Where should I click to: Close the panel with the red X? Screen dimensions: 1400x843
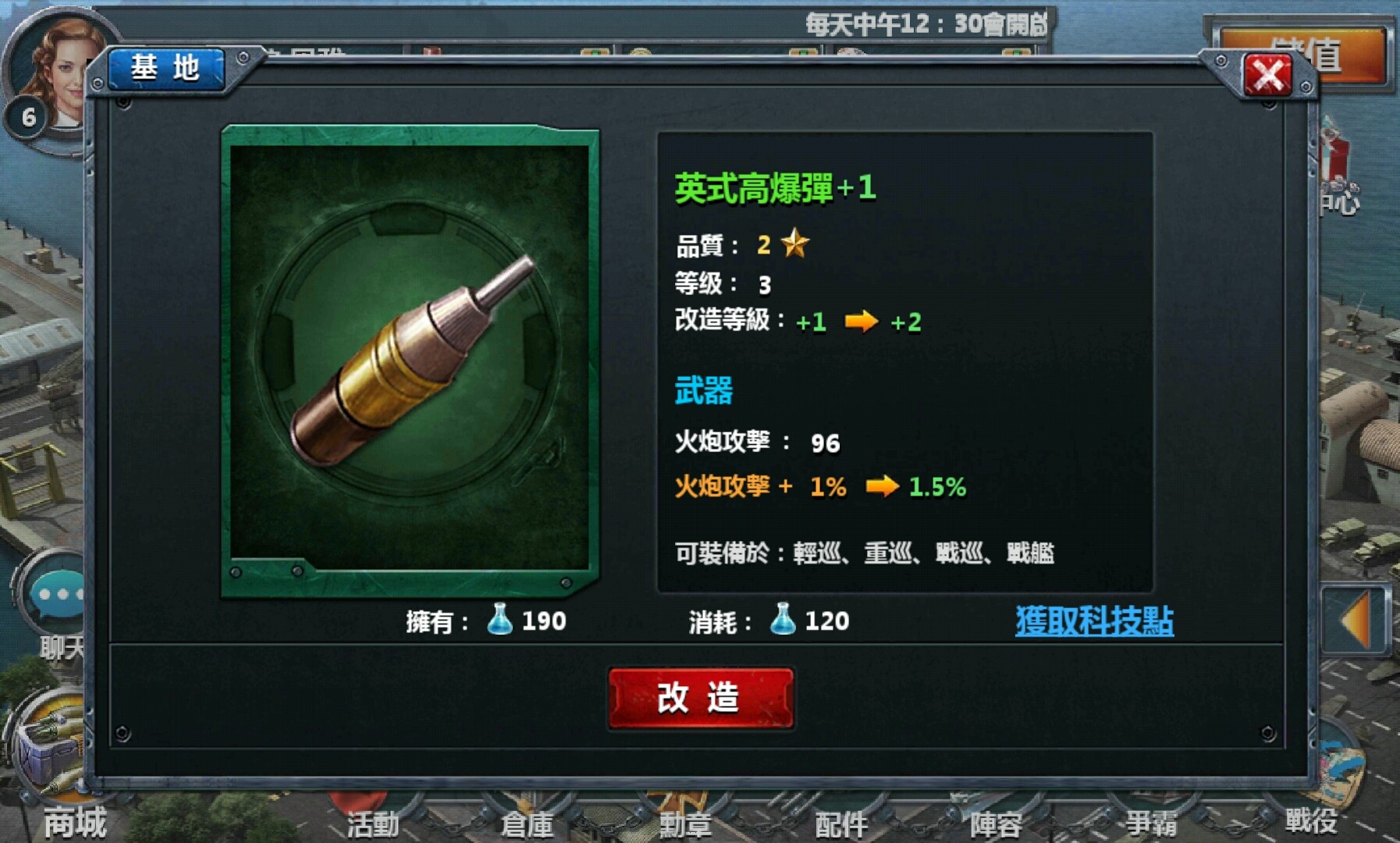[1269, 75]
